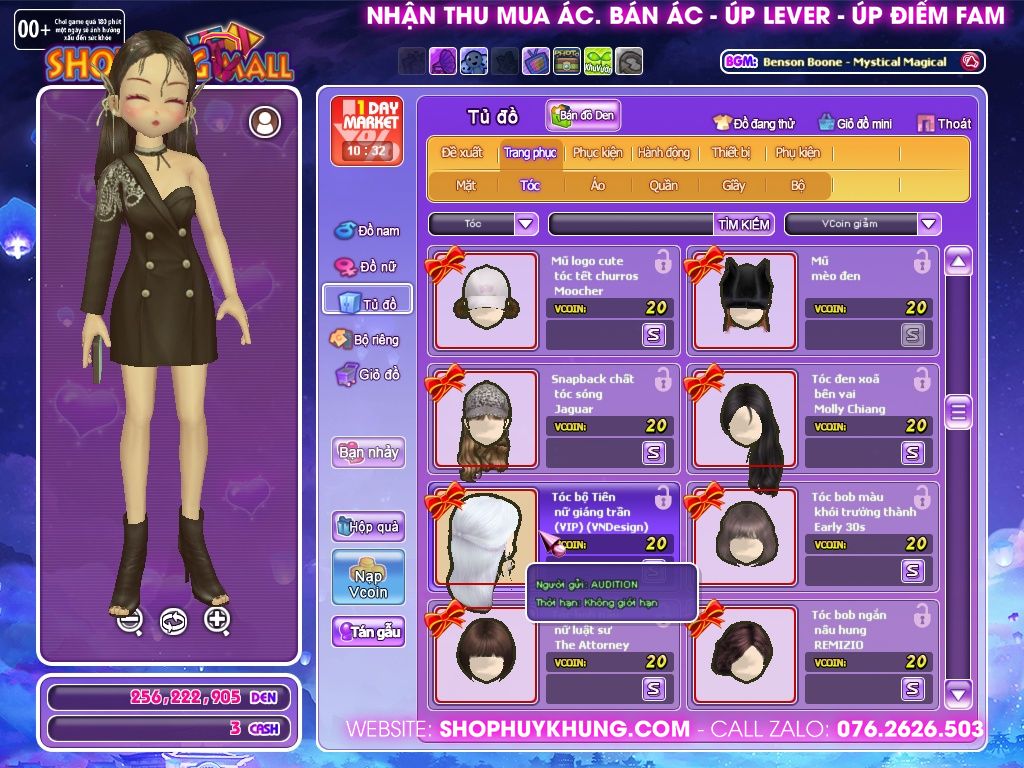Exit the shop with Thoát
Image resolution: width=1024 pixels, height=768 pixels.
944,124
